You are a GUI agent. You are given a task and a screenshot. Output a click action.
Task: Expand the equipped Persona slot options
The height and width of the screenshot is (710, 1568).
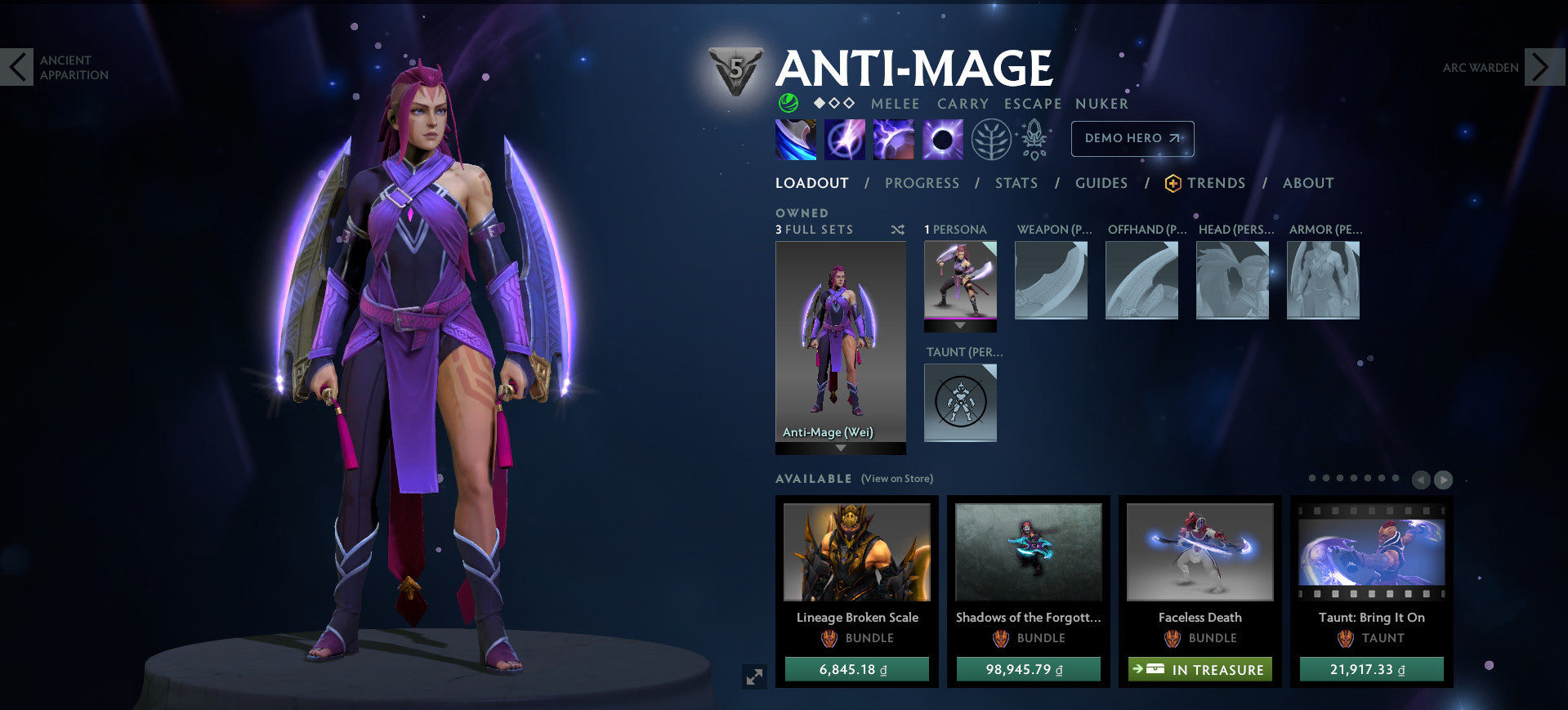[x=959, y=326]
